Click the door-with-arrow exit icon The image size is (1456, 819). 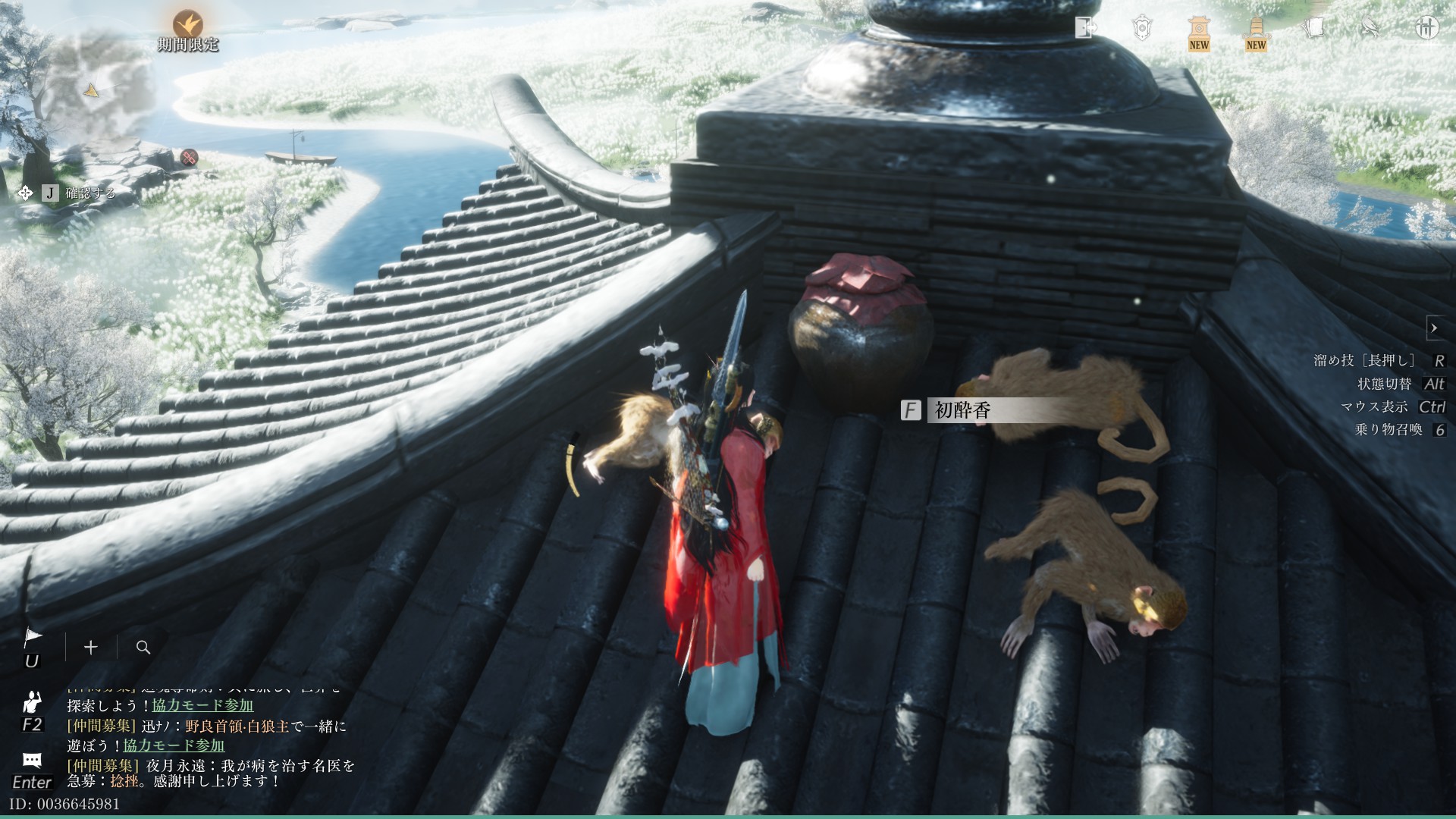point(1086,28)
